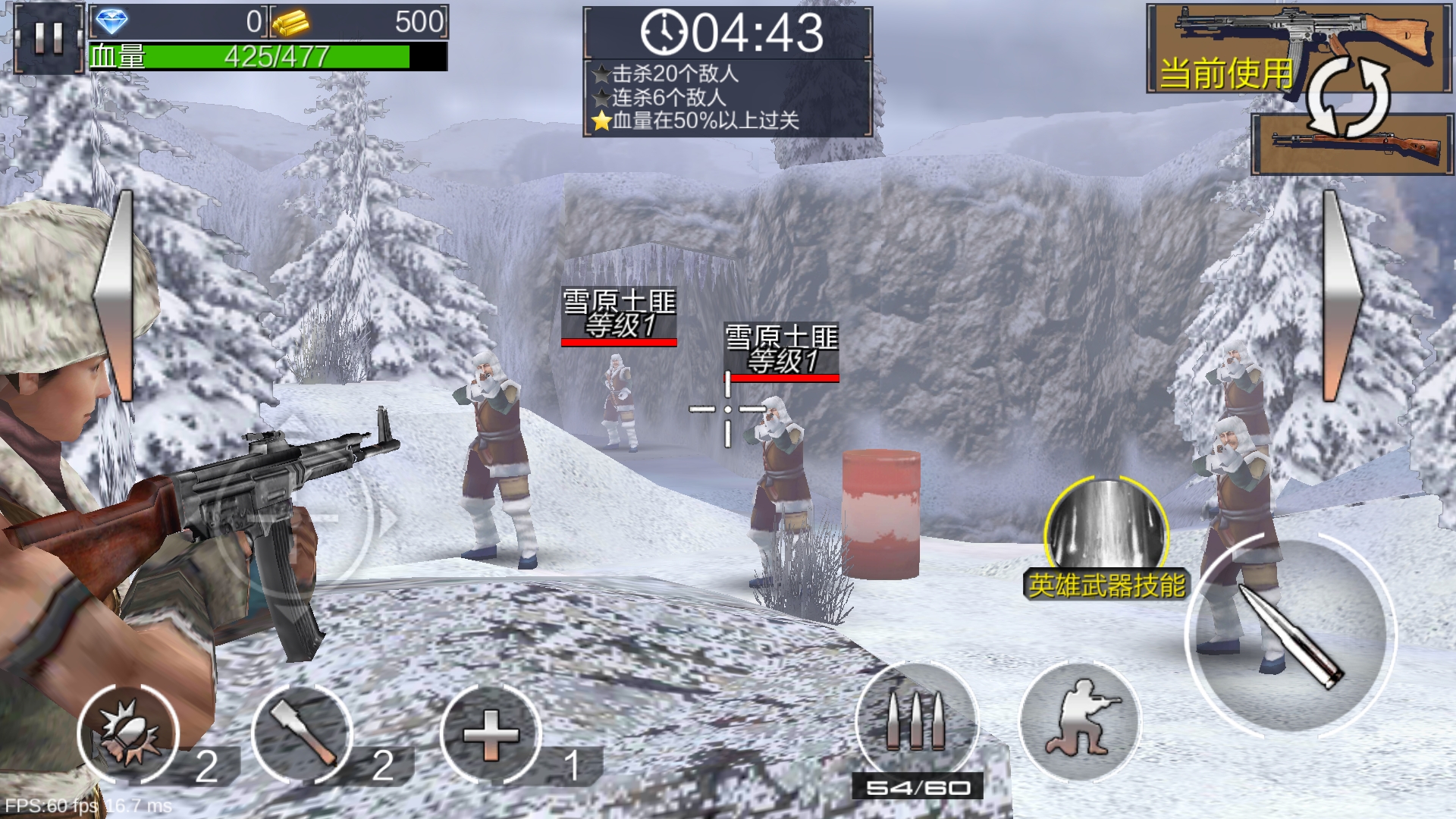The height and width of the screenshot is (819, 1456).
Task: Throw the stick grenade
Action: point(302,734)
